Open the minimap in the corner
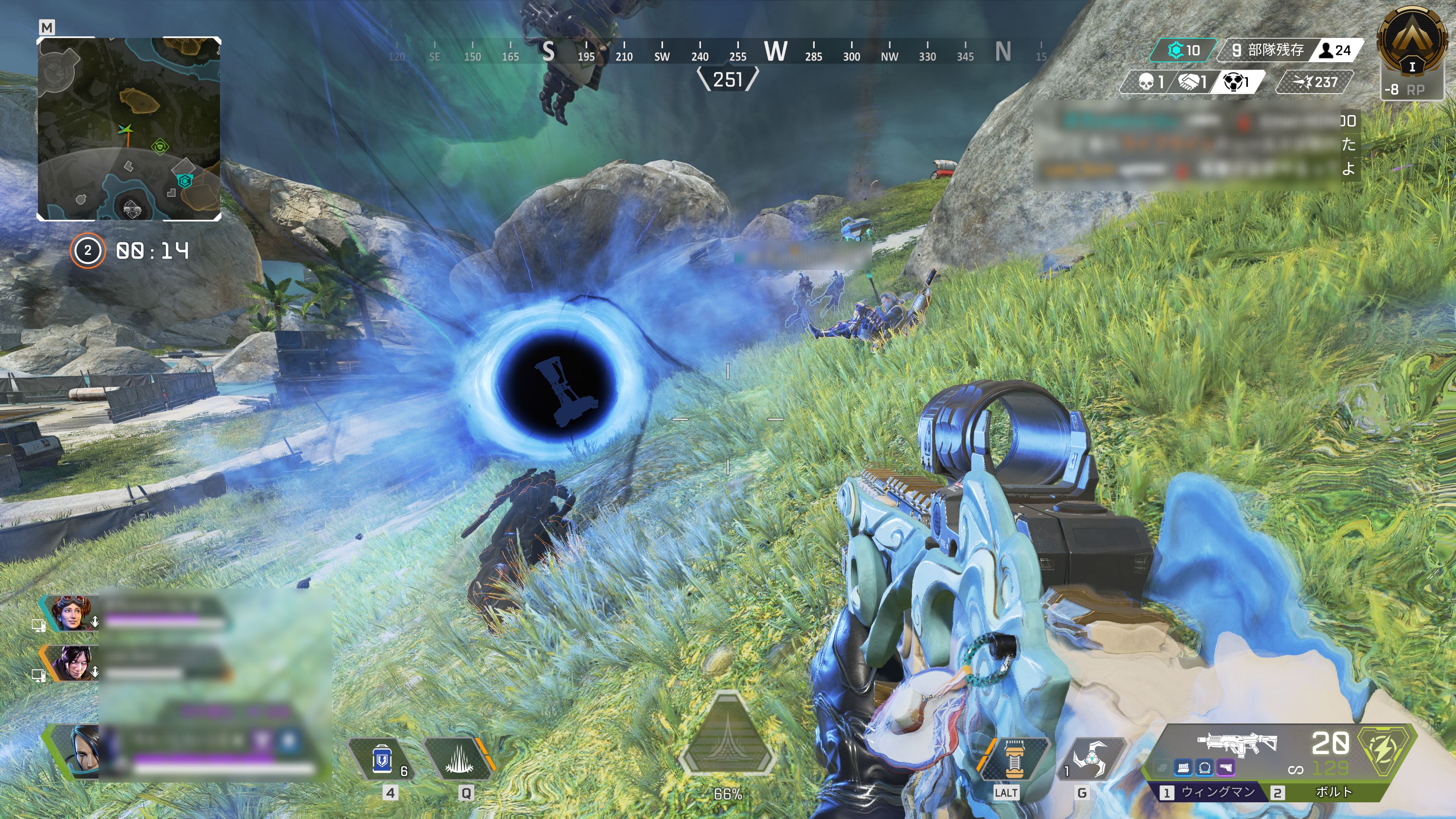The height and width of the screenshot is (819, 1456). pyautogui.click(x=129, y=129)
